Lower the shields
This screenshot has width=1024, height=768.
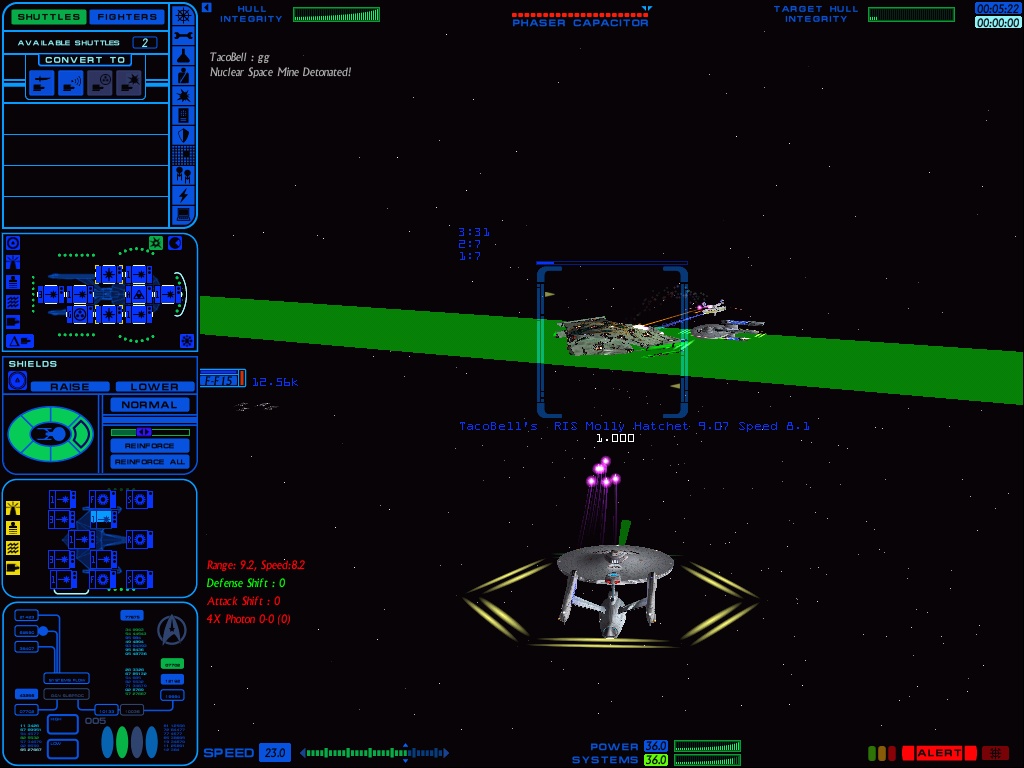click(154, 387)
